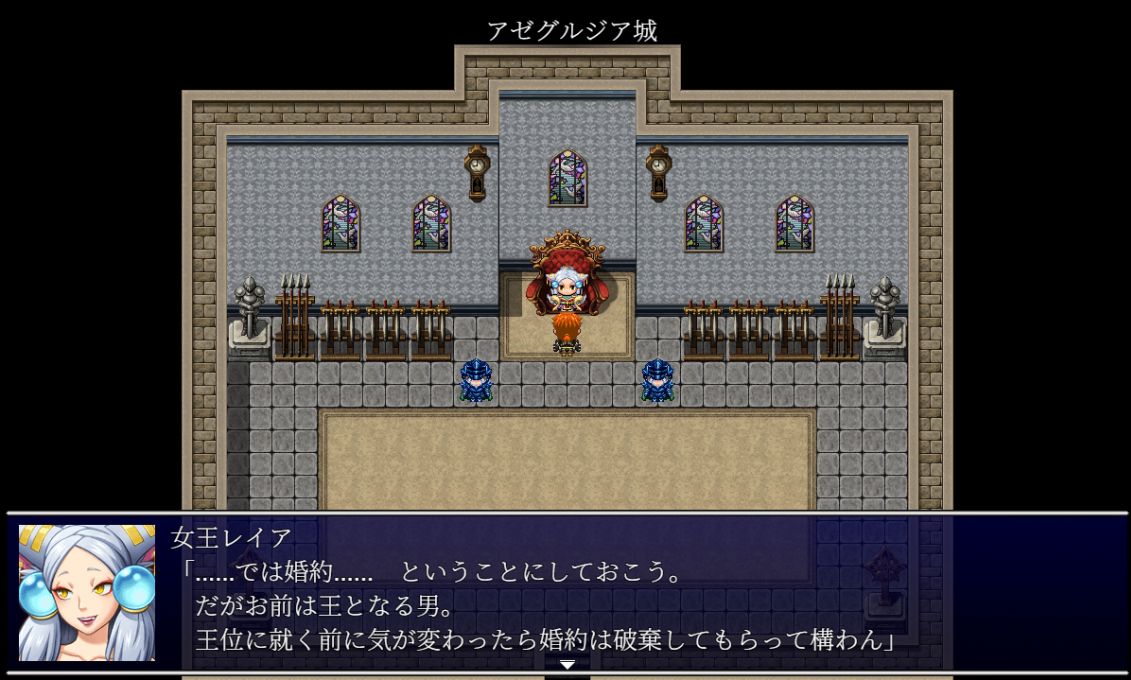Click the white dialogue continue arrow
The image size is (1131, 680).
pyautogui.click(x=567, y=665)
